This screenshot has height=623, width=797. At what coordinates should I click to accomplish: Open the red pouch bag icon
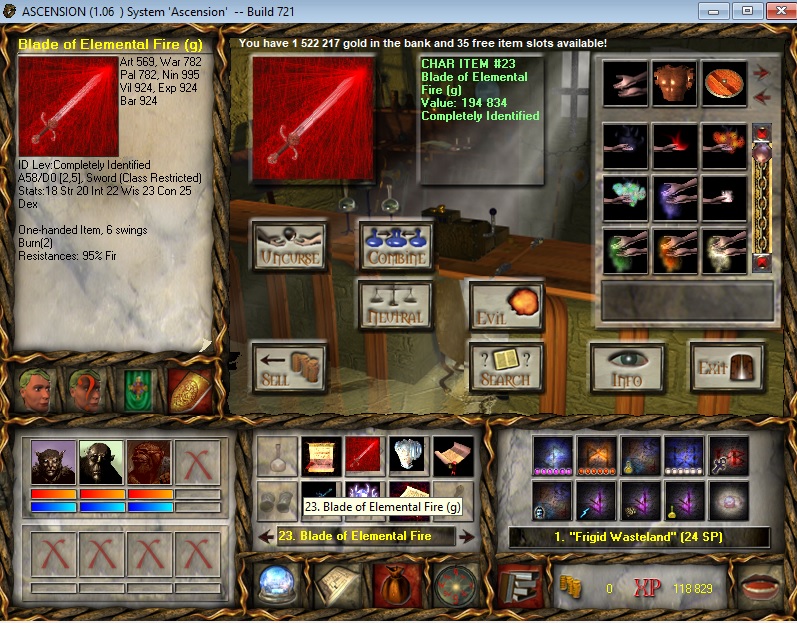tap(391, 584)
